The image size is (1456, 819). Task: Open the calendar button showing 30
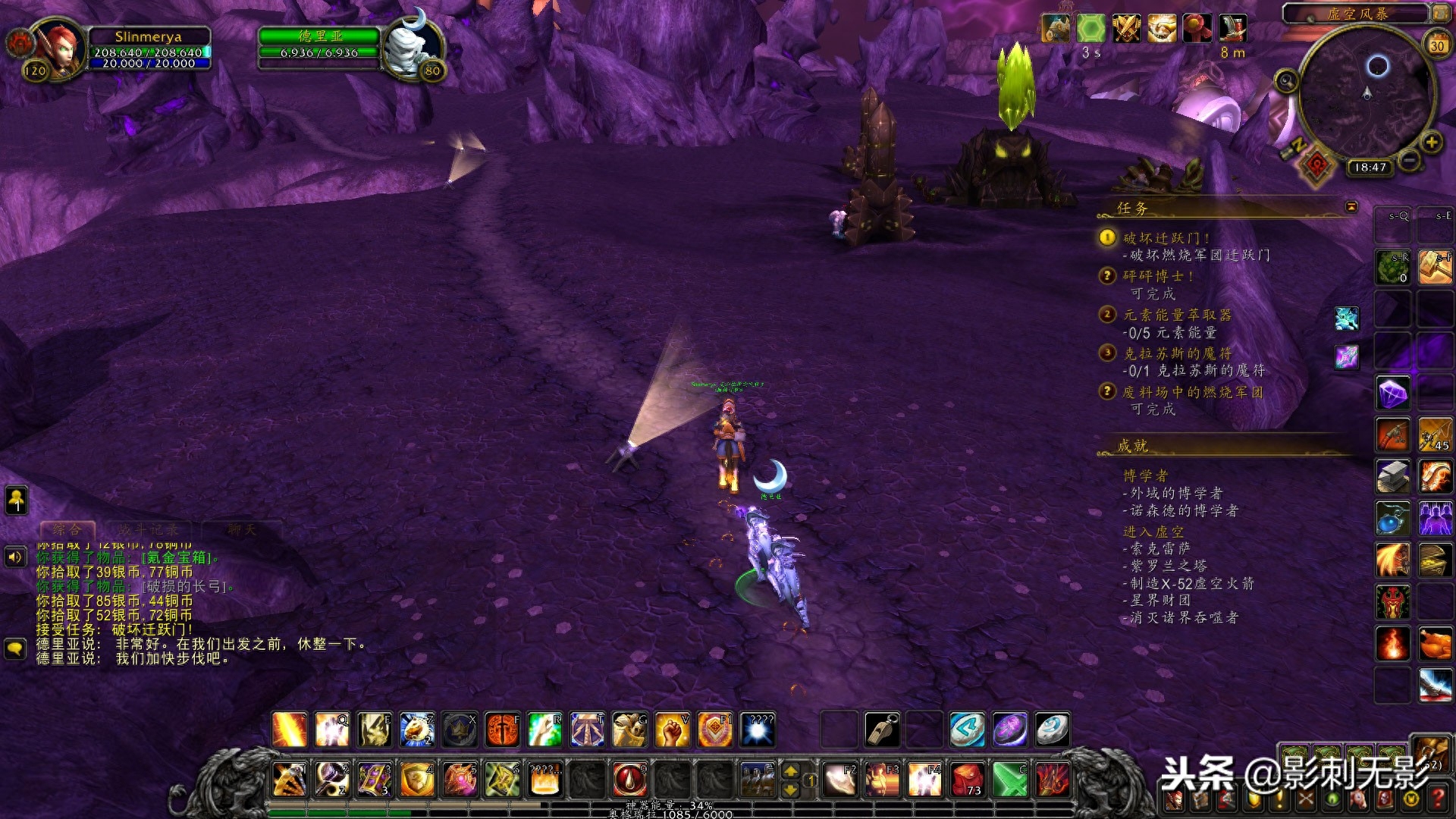pyautogui.click(x=1437, y=45)
